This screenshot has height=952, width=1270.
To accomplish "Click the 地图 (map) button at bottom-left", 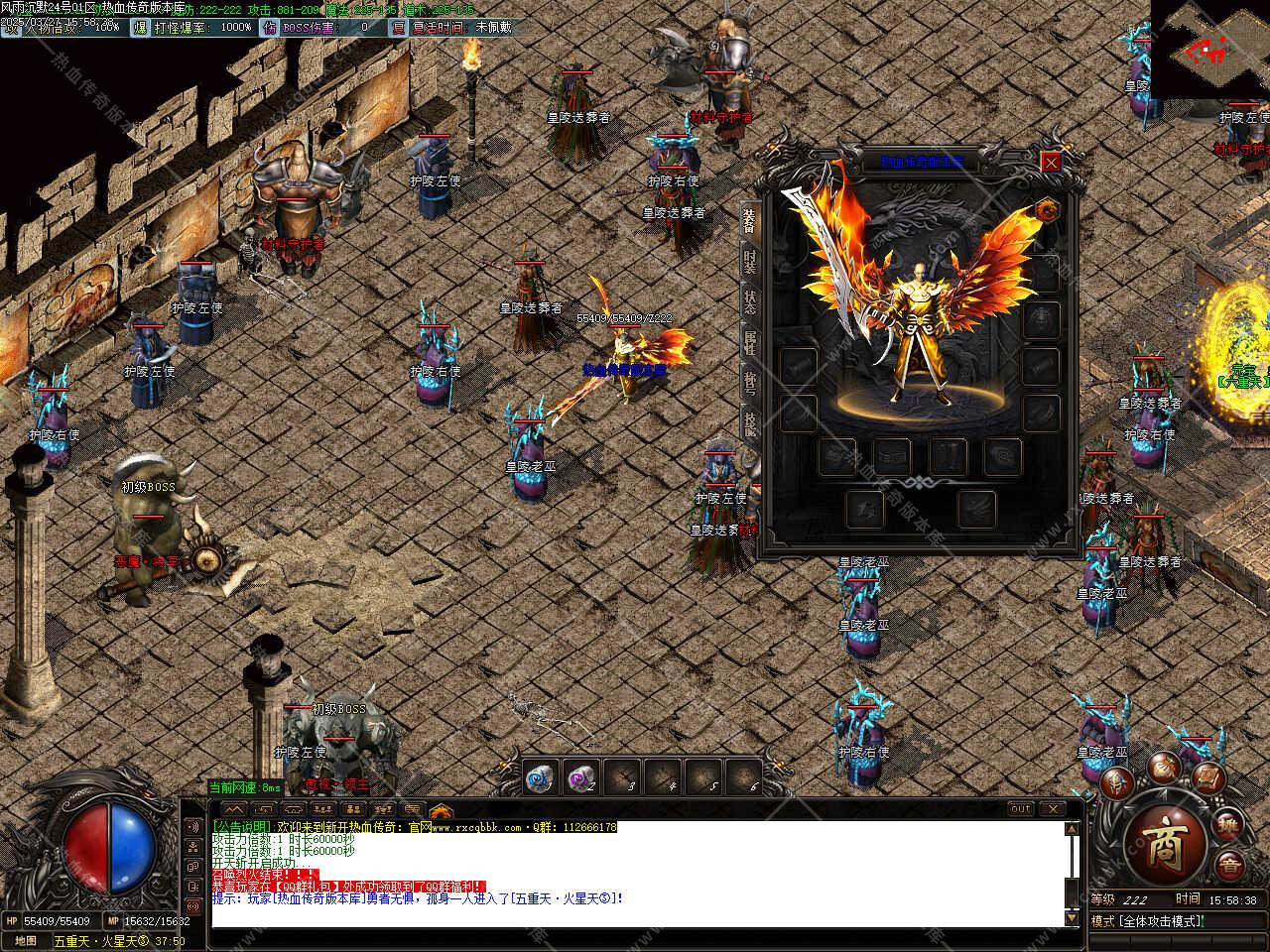I will pyautogui.click(x=26, y=940).
